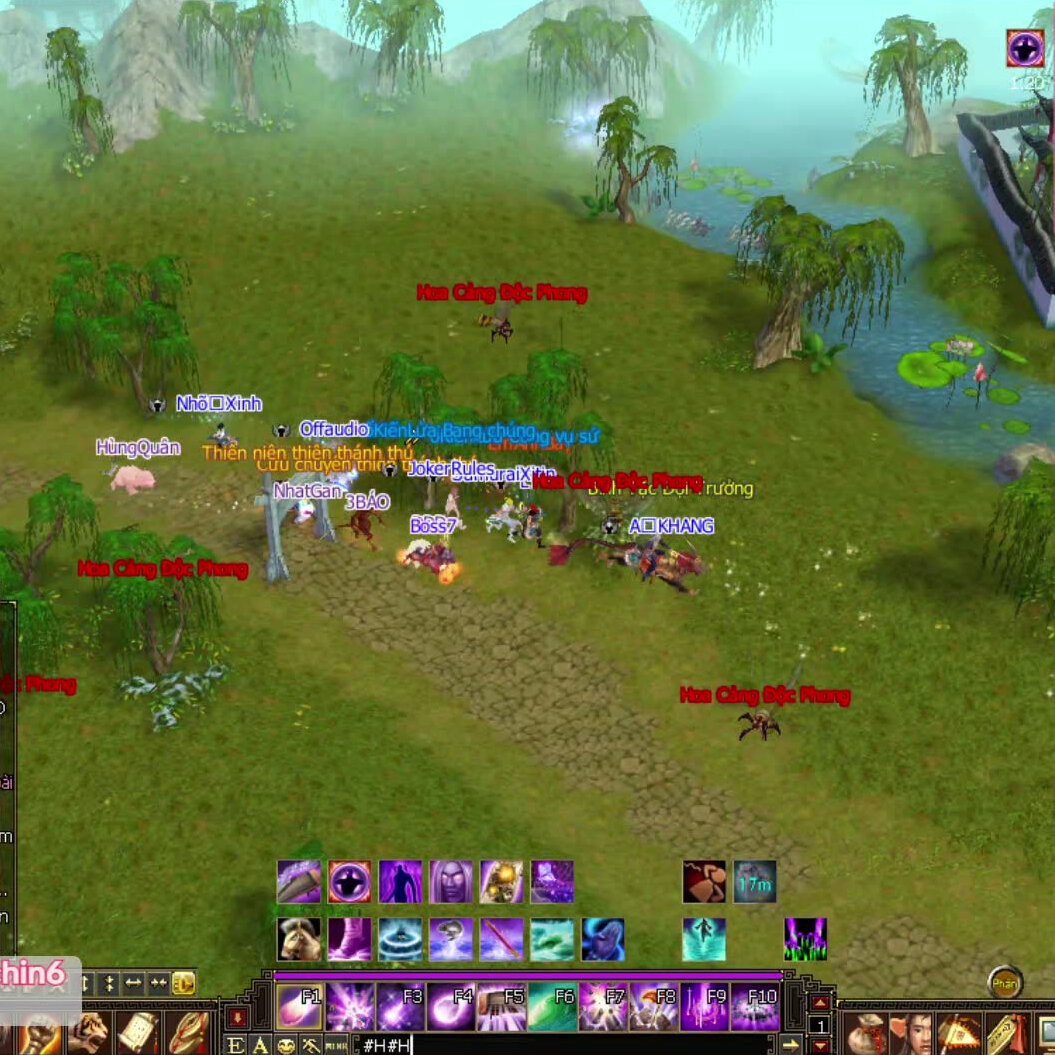Use the skill in slot F3
Screen dimensions: 1055x1055
click(x=400, y=1007)
